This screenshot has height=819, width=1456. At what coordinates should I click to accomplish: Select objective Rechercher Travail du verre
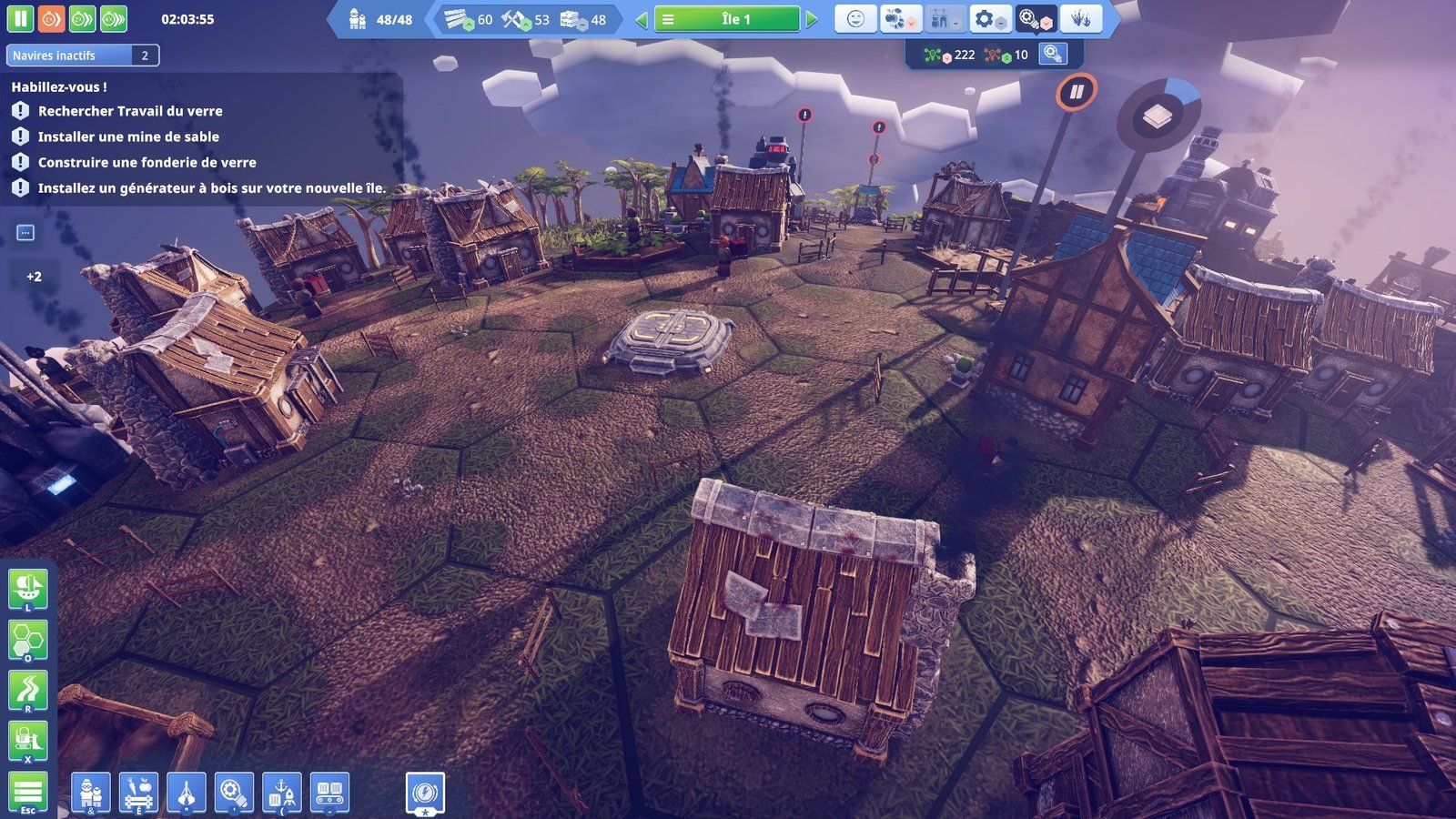tap(129, 111)
